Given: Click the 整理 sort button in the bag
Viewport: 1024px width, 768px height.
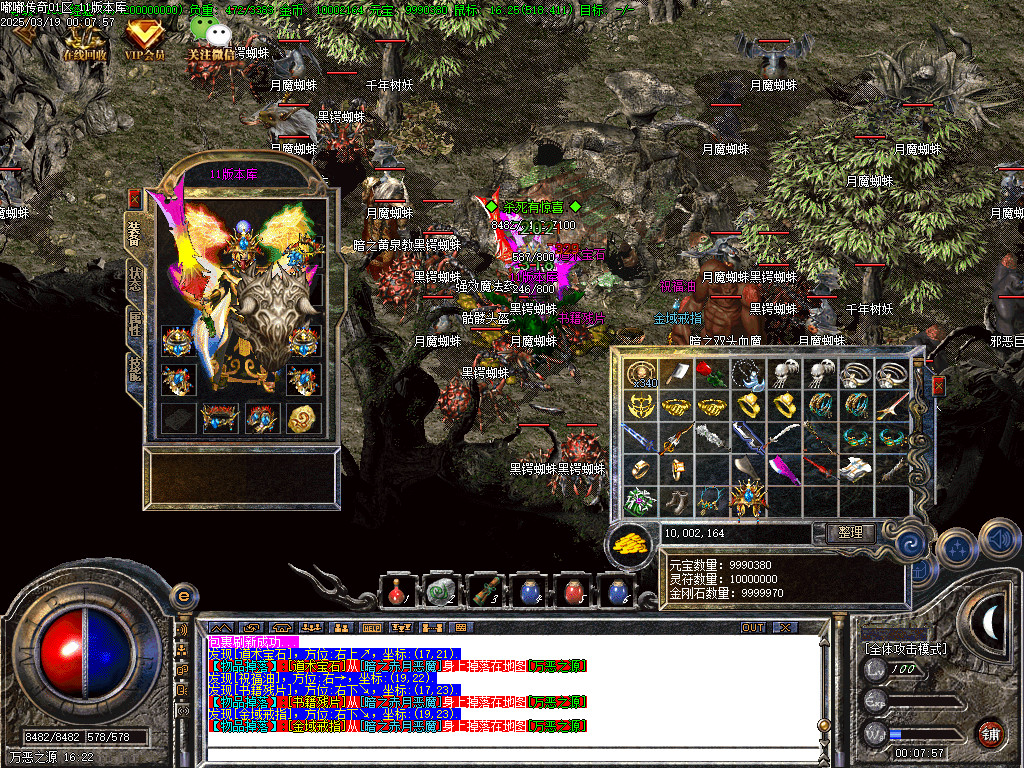Looking at the screenshot, I should (x=850, y=533).
